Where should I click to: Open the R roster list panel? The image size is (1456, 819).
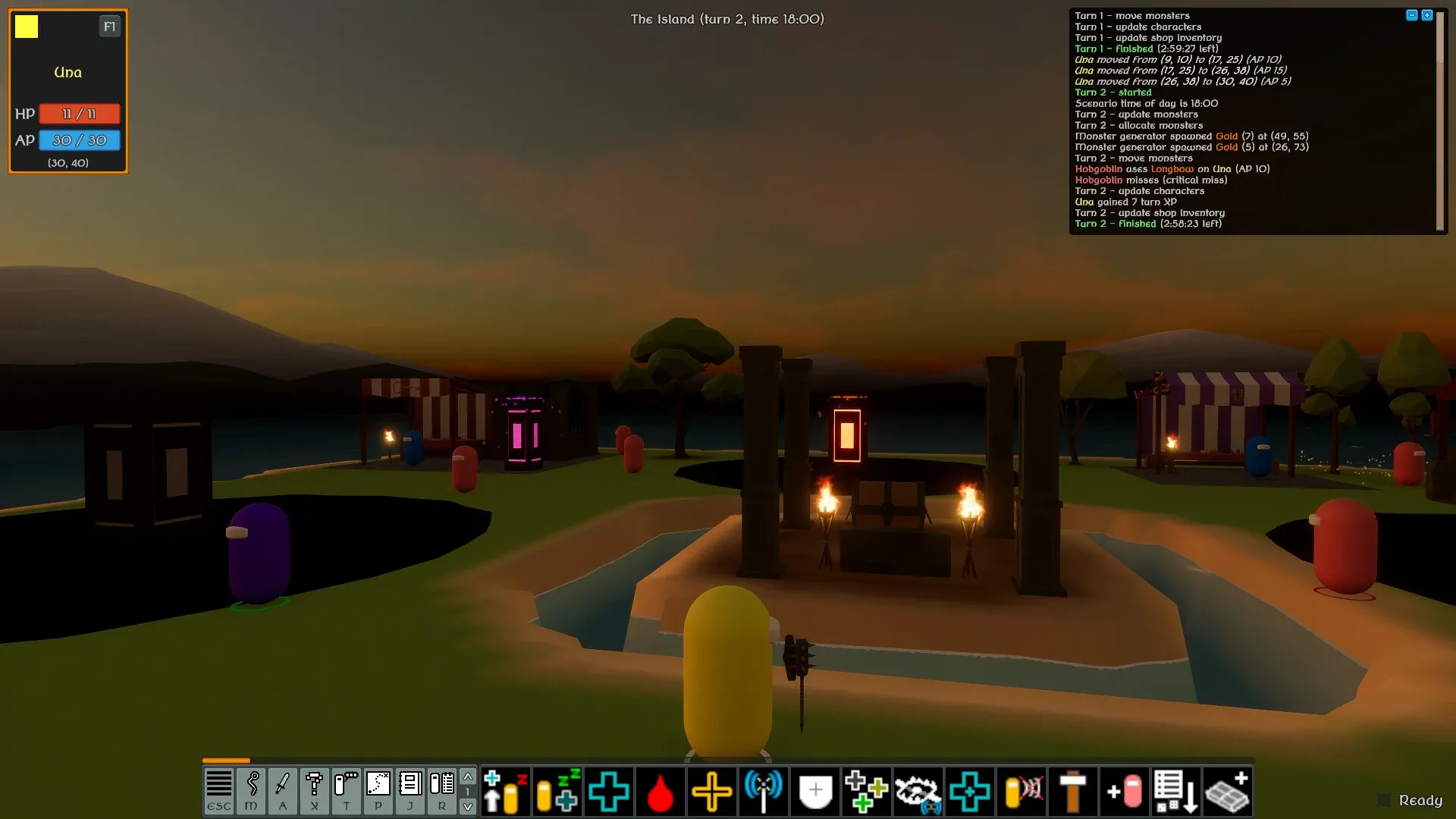point(441,792)
